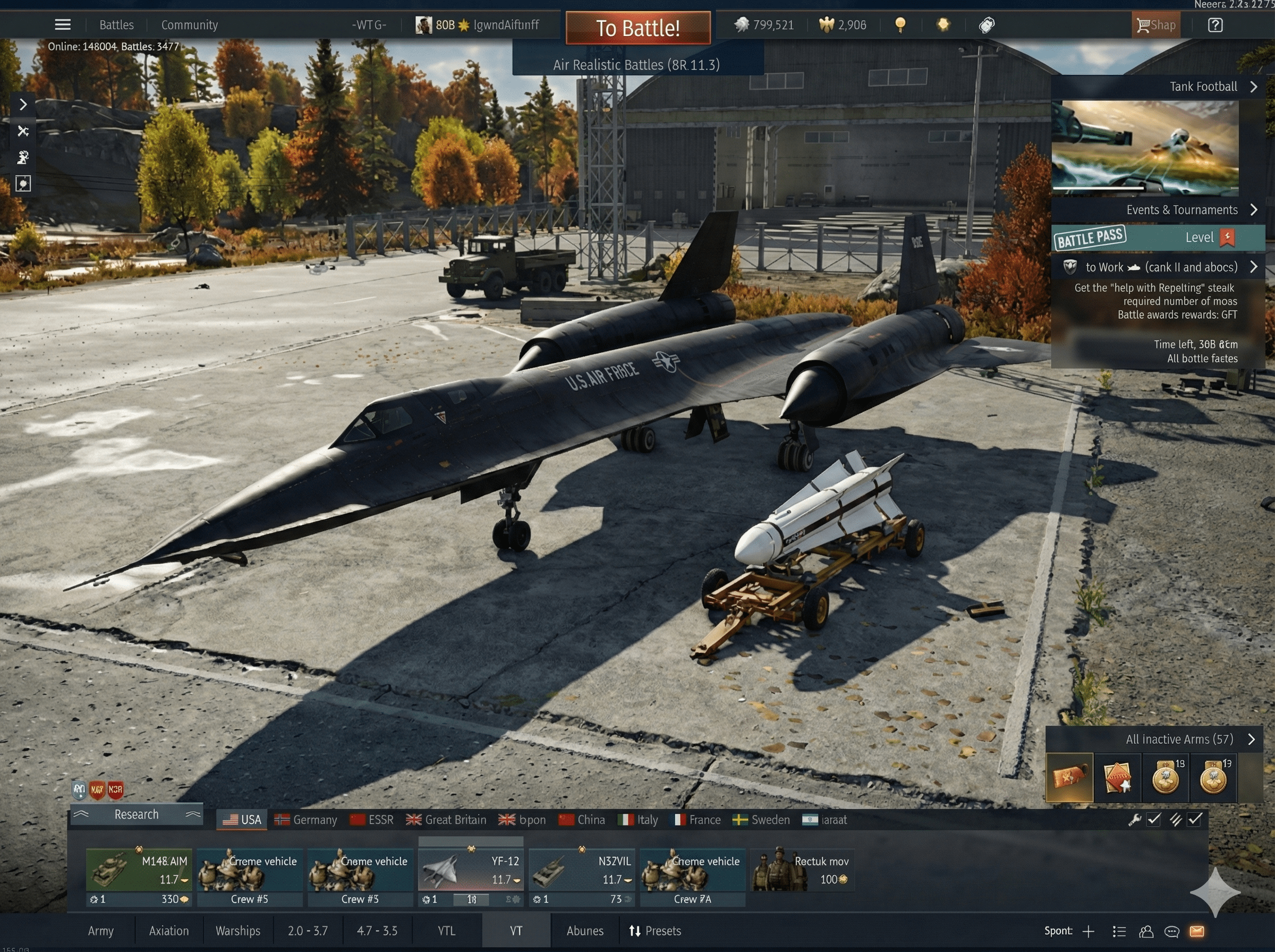Expand Events & Tournaments
1275x952 pixels.
tap(1182, 210)
